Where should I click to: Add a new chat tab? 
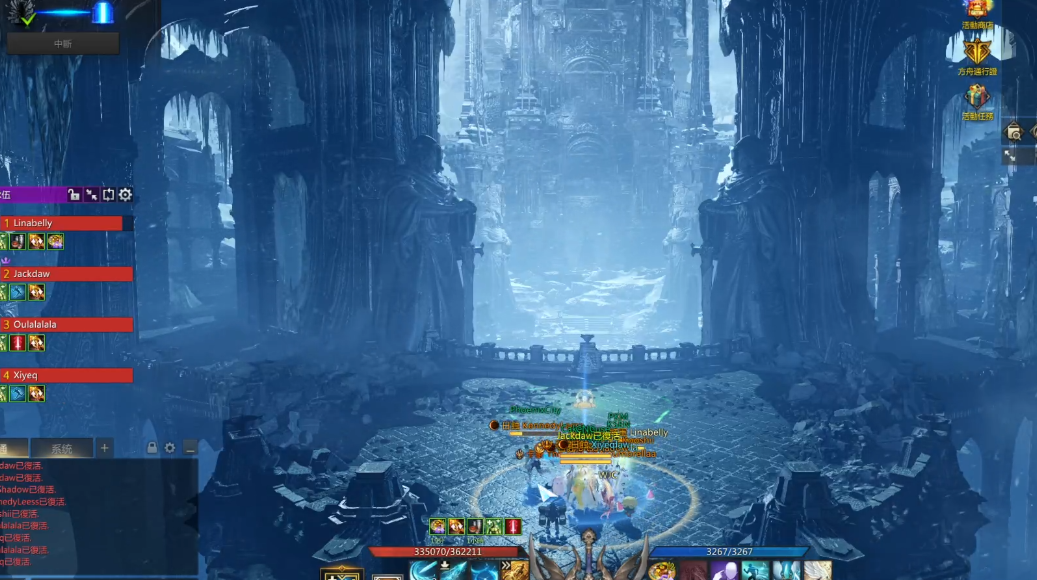tap(105, 448)
